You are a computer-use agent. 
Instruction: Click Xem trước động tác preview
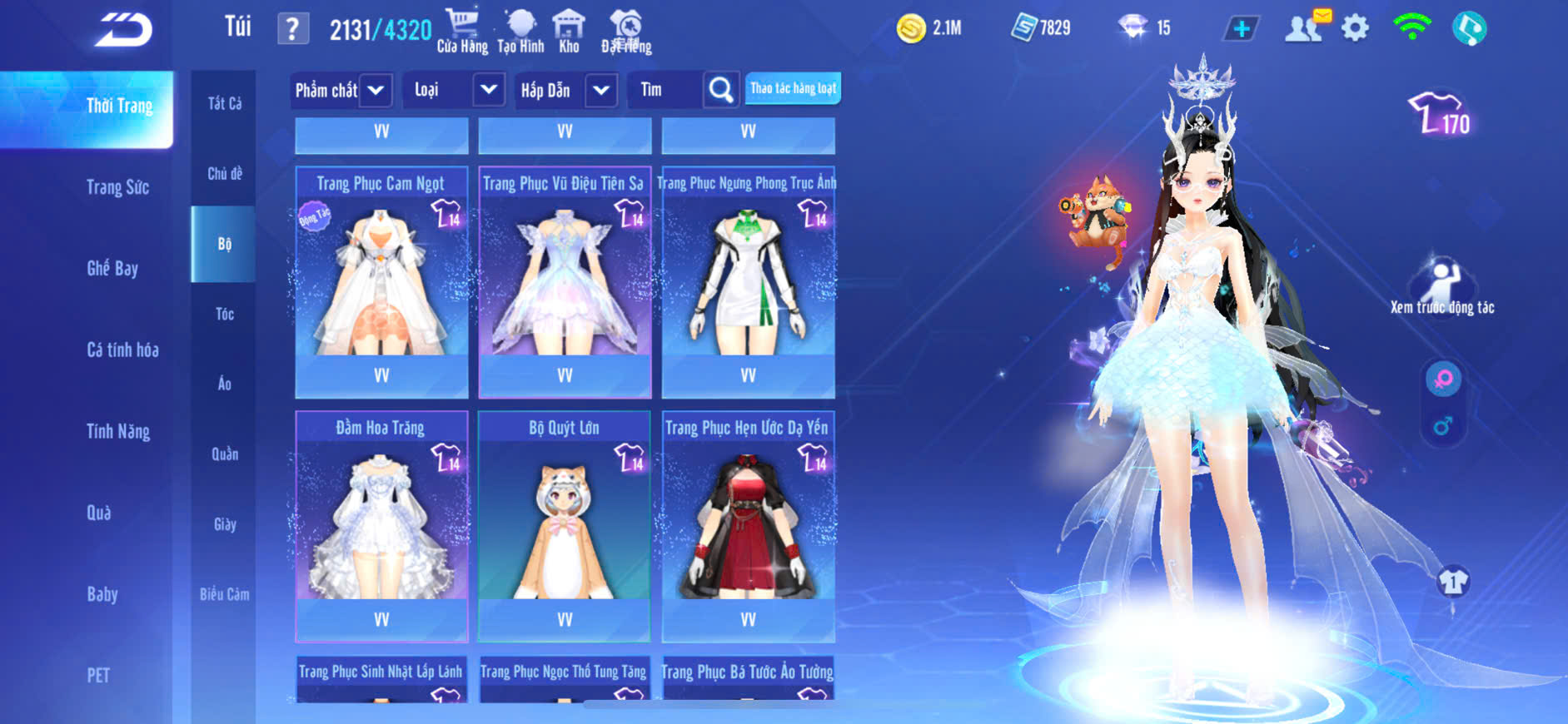tap(1441, 287)
